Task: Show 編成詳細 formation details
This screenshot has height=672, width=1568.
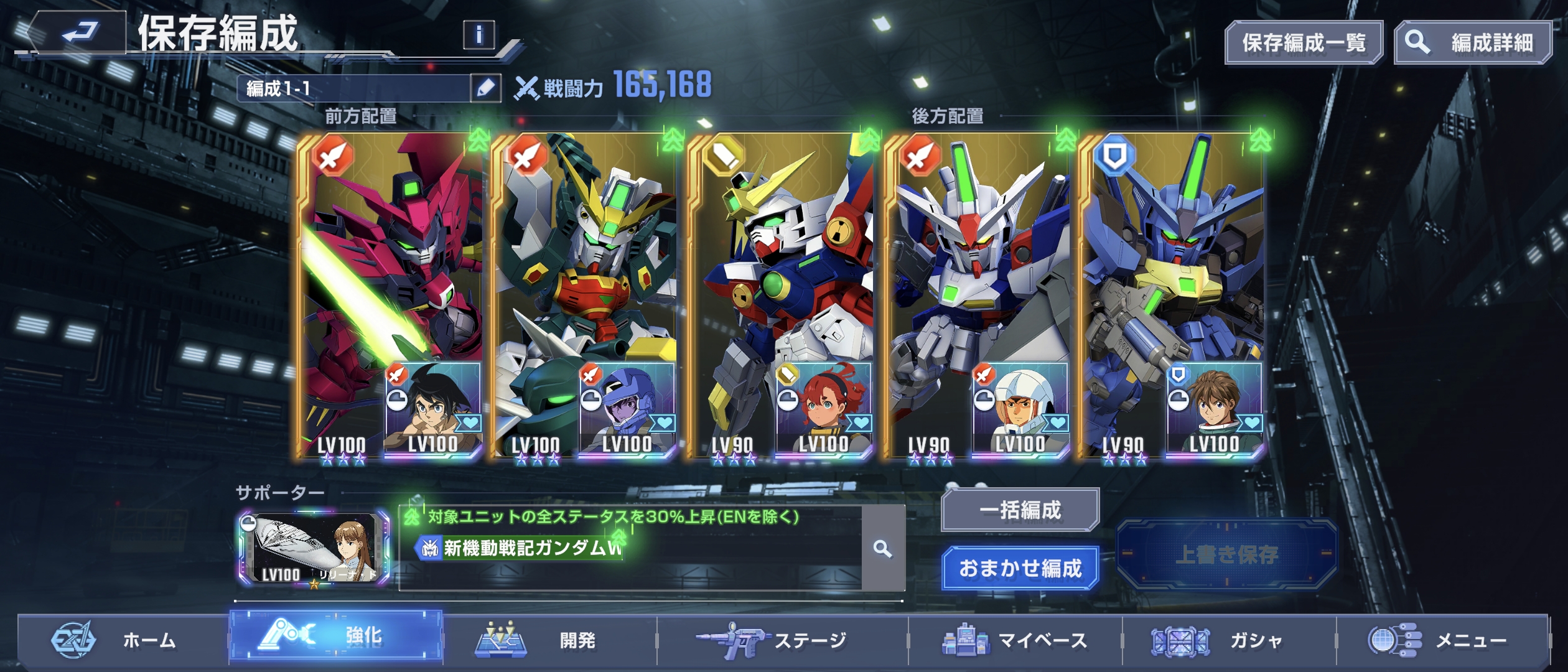Action: pyautogui.click(x=1473, y=42)
